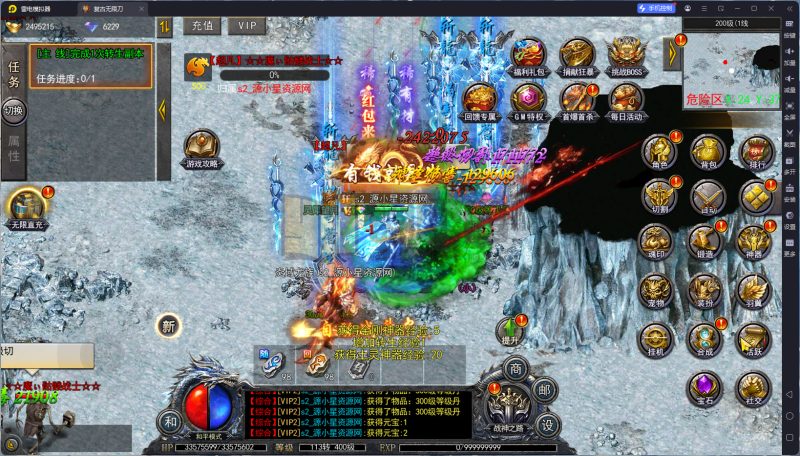Open the 角色 character sheet
This screenshot has width=800, height=456.
(657, 150)
